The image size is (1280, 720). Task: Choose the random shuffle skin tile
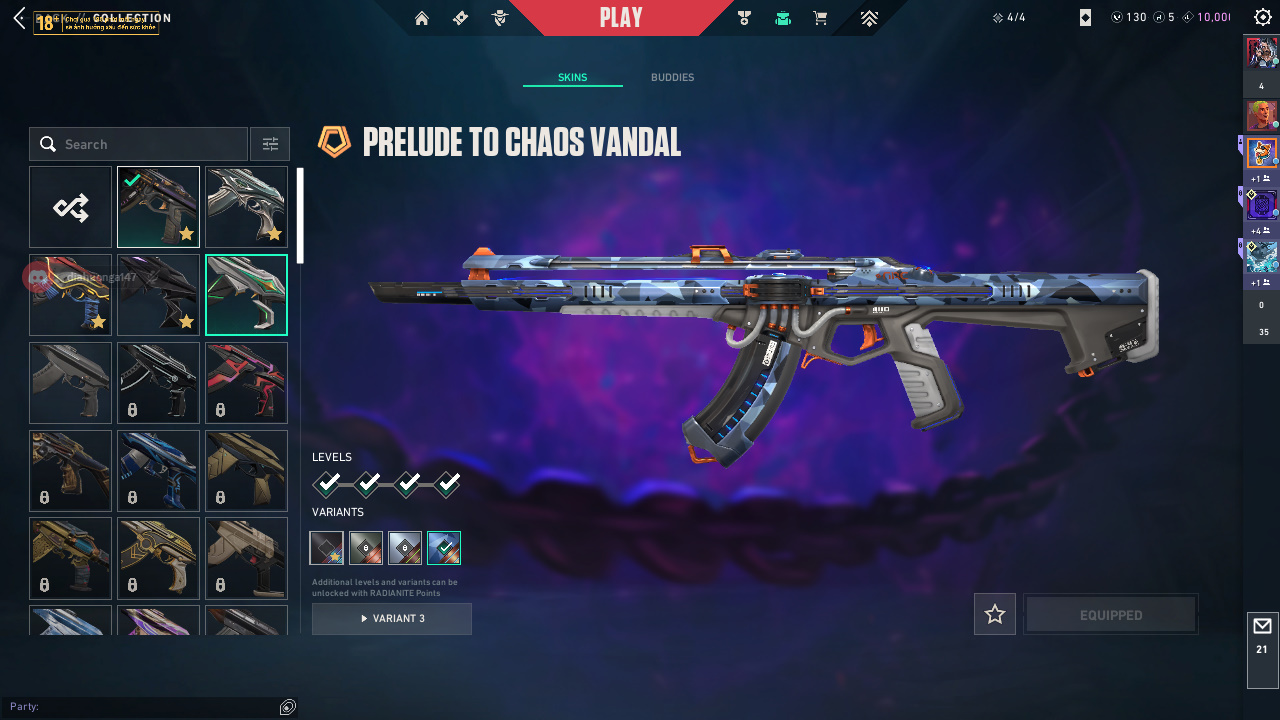tap(71, 207)
